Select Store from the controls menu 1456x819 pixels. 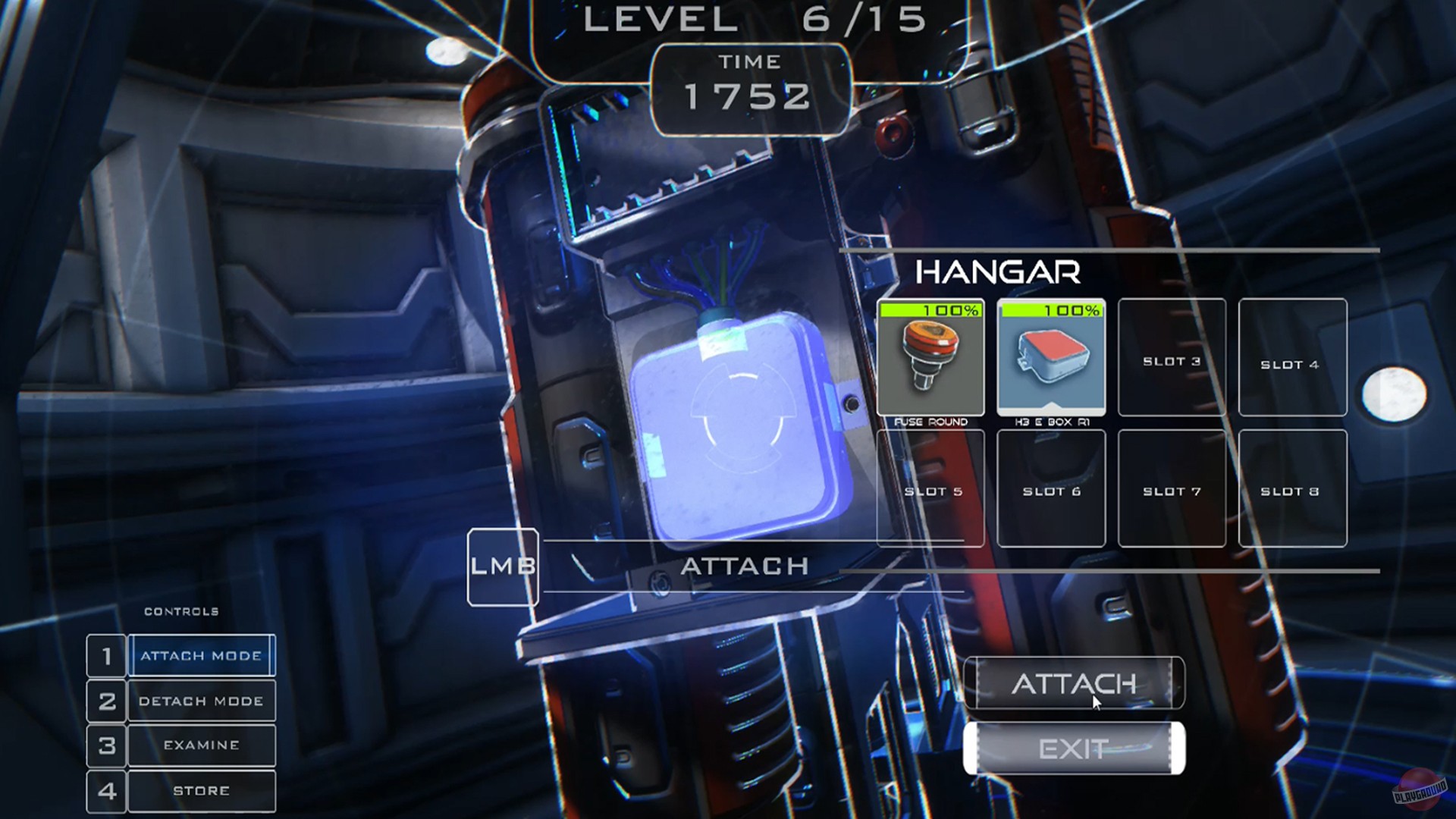(x=201, y=789)
